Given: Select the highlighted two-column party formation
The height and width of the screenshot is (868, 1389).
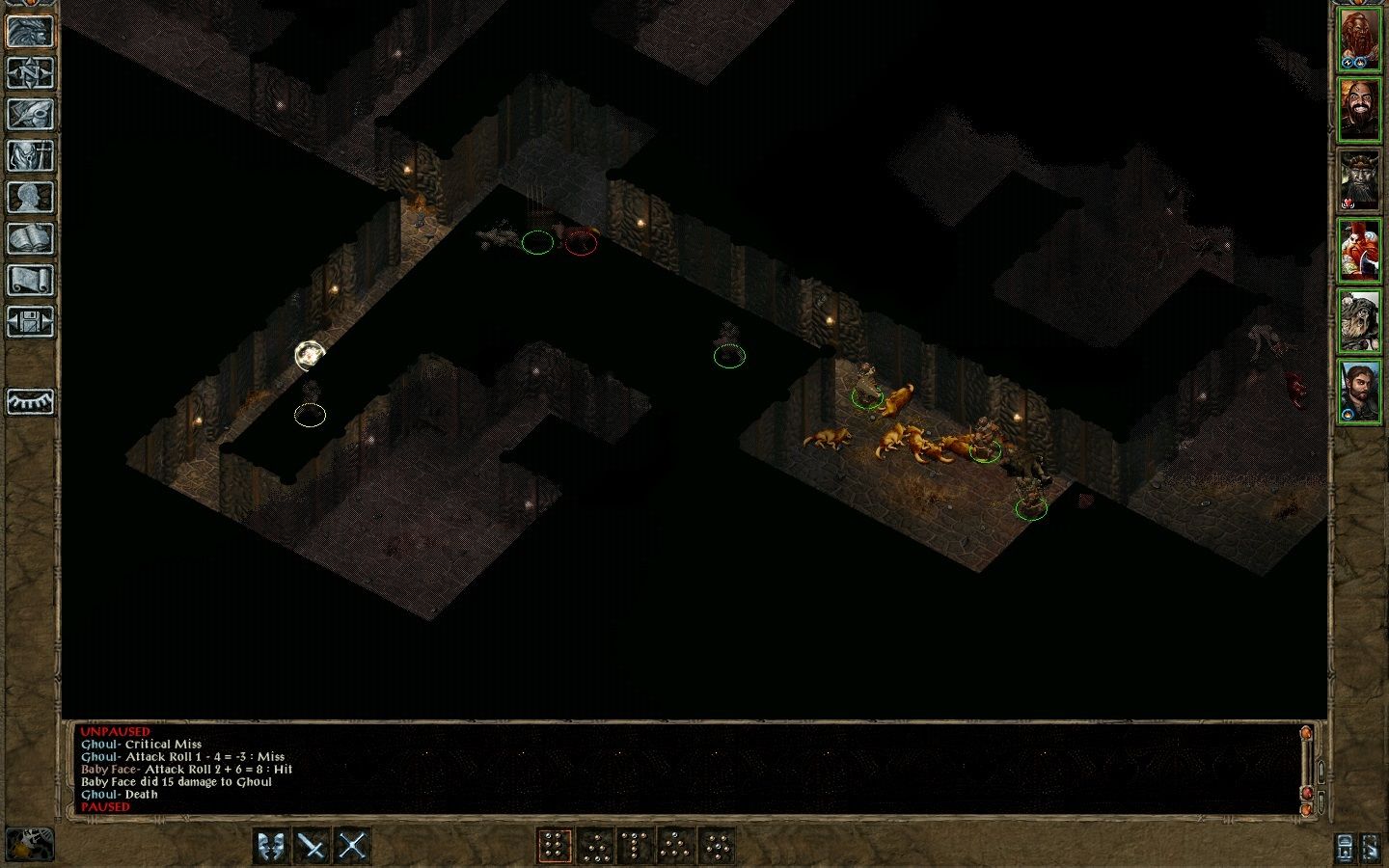Looking at the screenshot, I should [554, 847].
